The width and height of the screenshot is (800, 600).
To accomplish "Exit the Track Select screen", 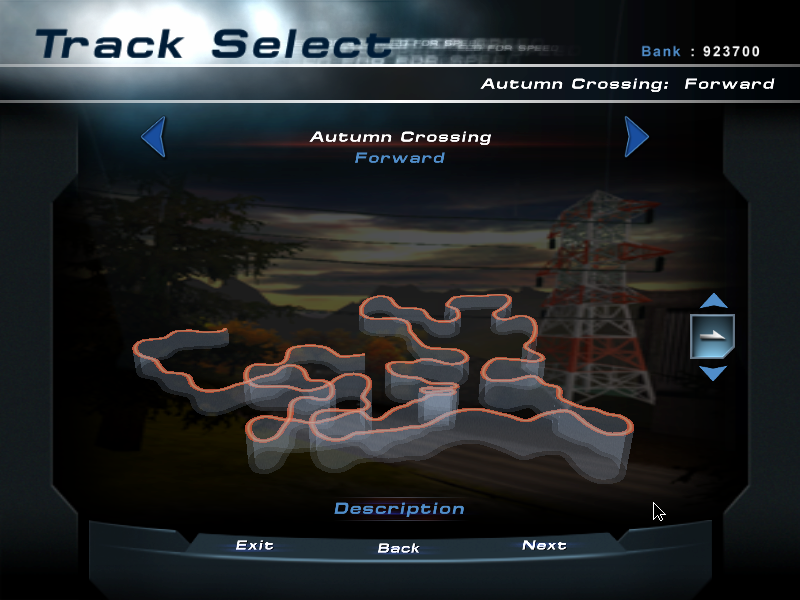I will (254, 545).
